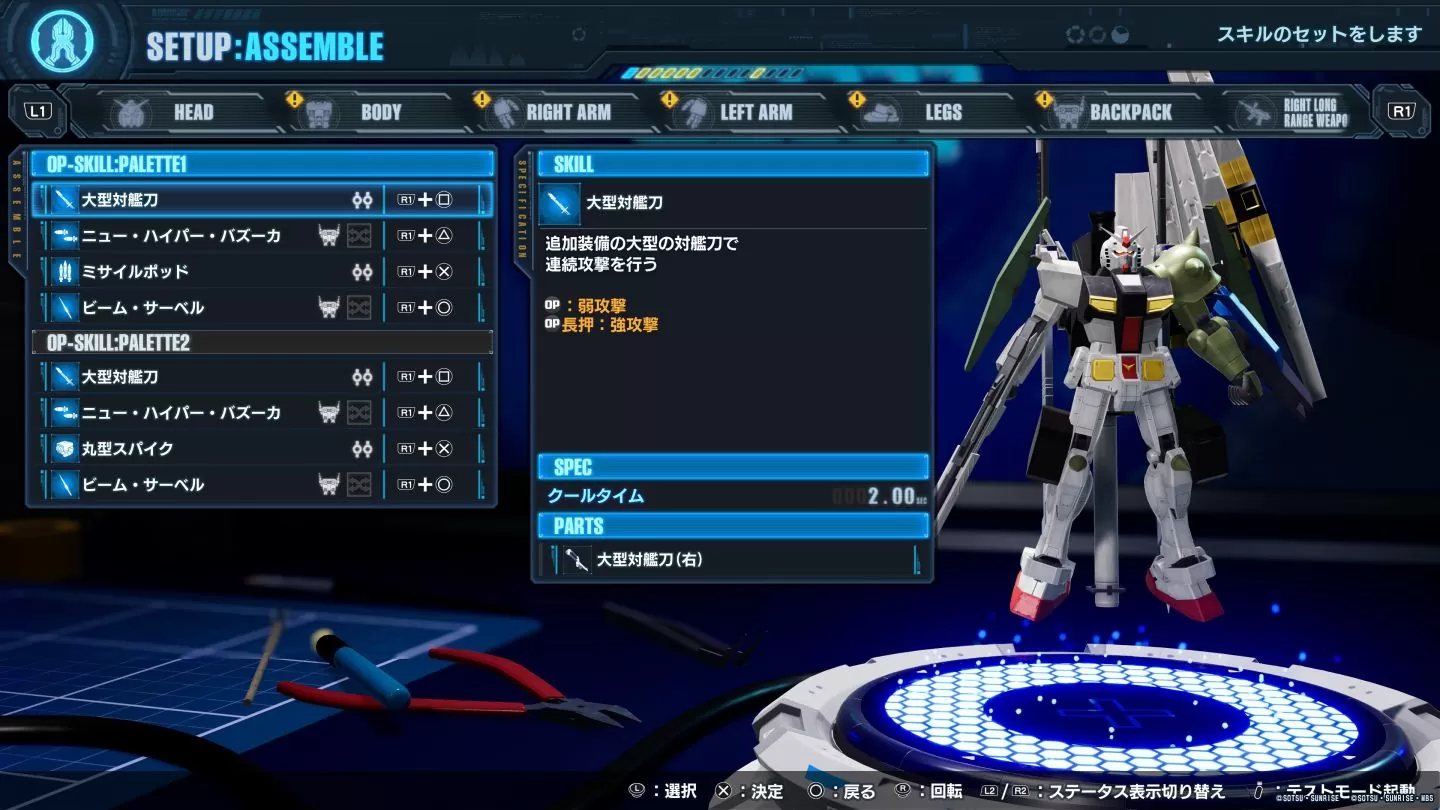The width and height of the screenshot is (1440, 810).
Task: Open the RIGHT ARM tab
Action: tap(550, 112)
